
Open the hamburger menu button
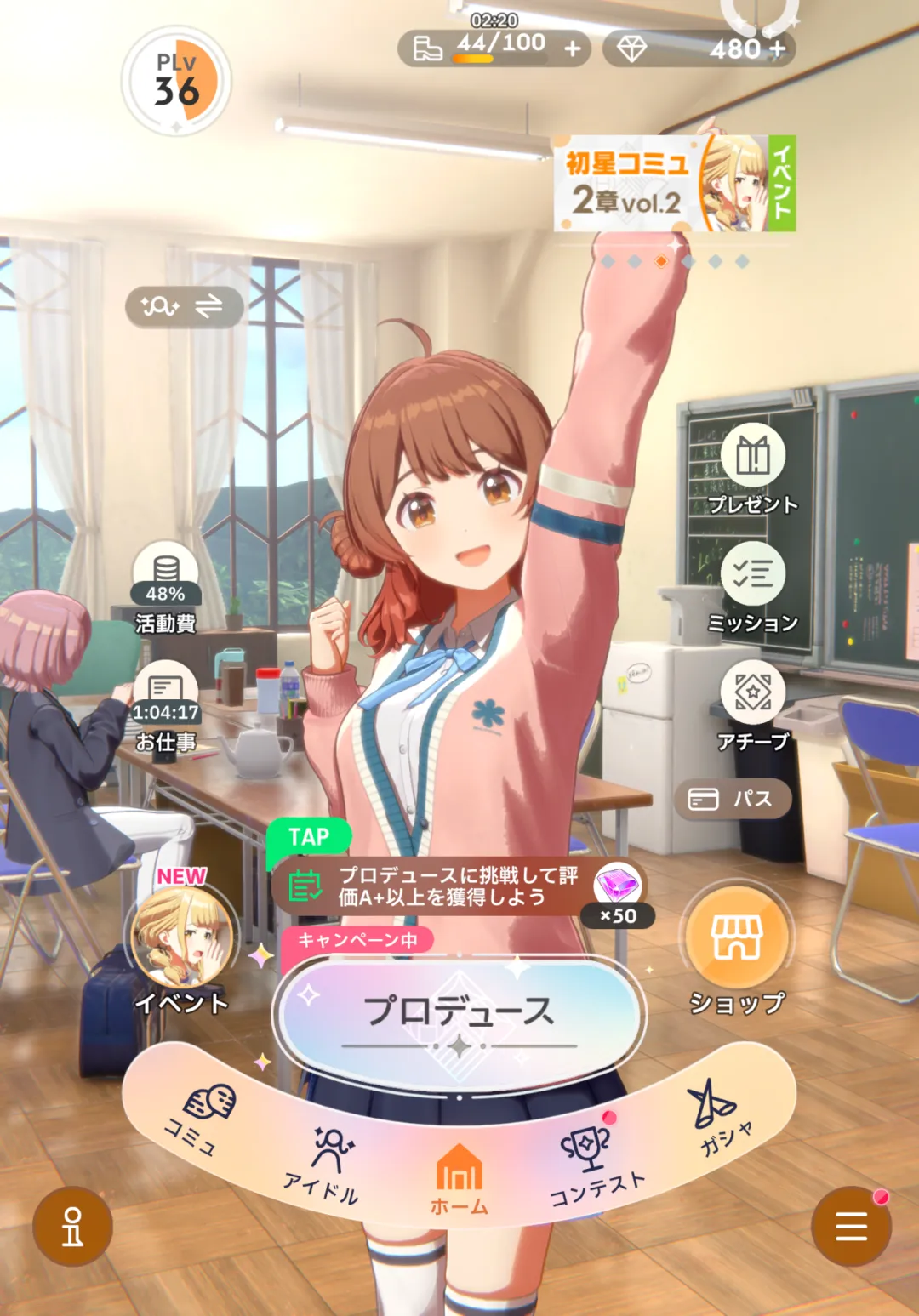pyautogui.click(x=851, y=1226)
